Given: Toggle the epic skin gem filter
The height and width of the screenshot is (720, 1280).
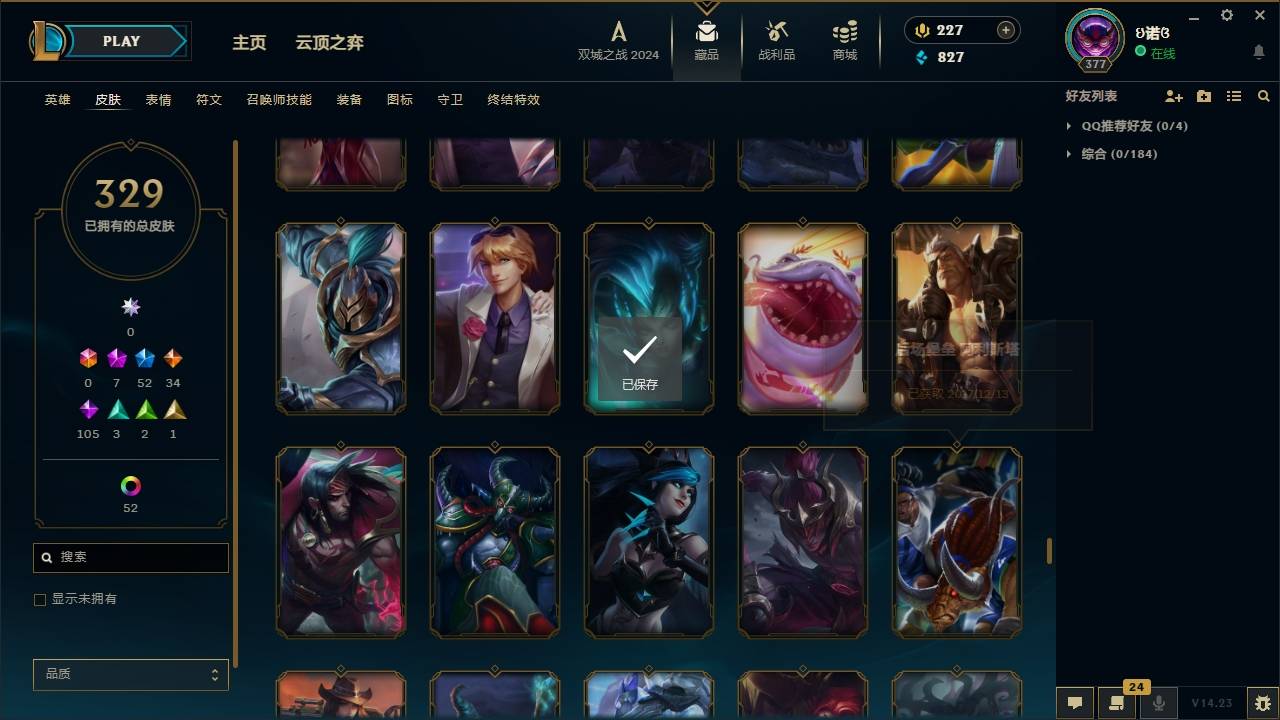Looking at the screenshot, I should click(147, 357).
